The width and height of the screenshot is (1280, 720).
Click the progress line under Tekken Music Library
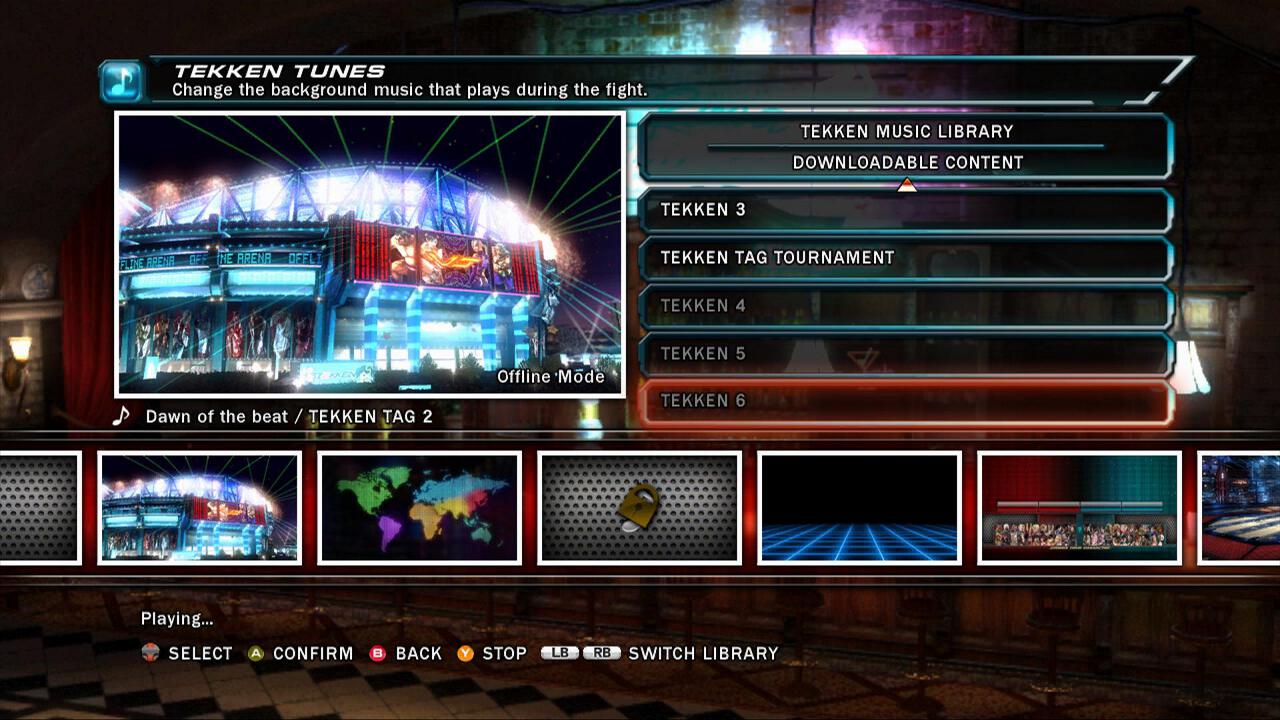click(905, 146)
